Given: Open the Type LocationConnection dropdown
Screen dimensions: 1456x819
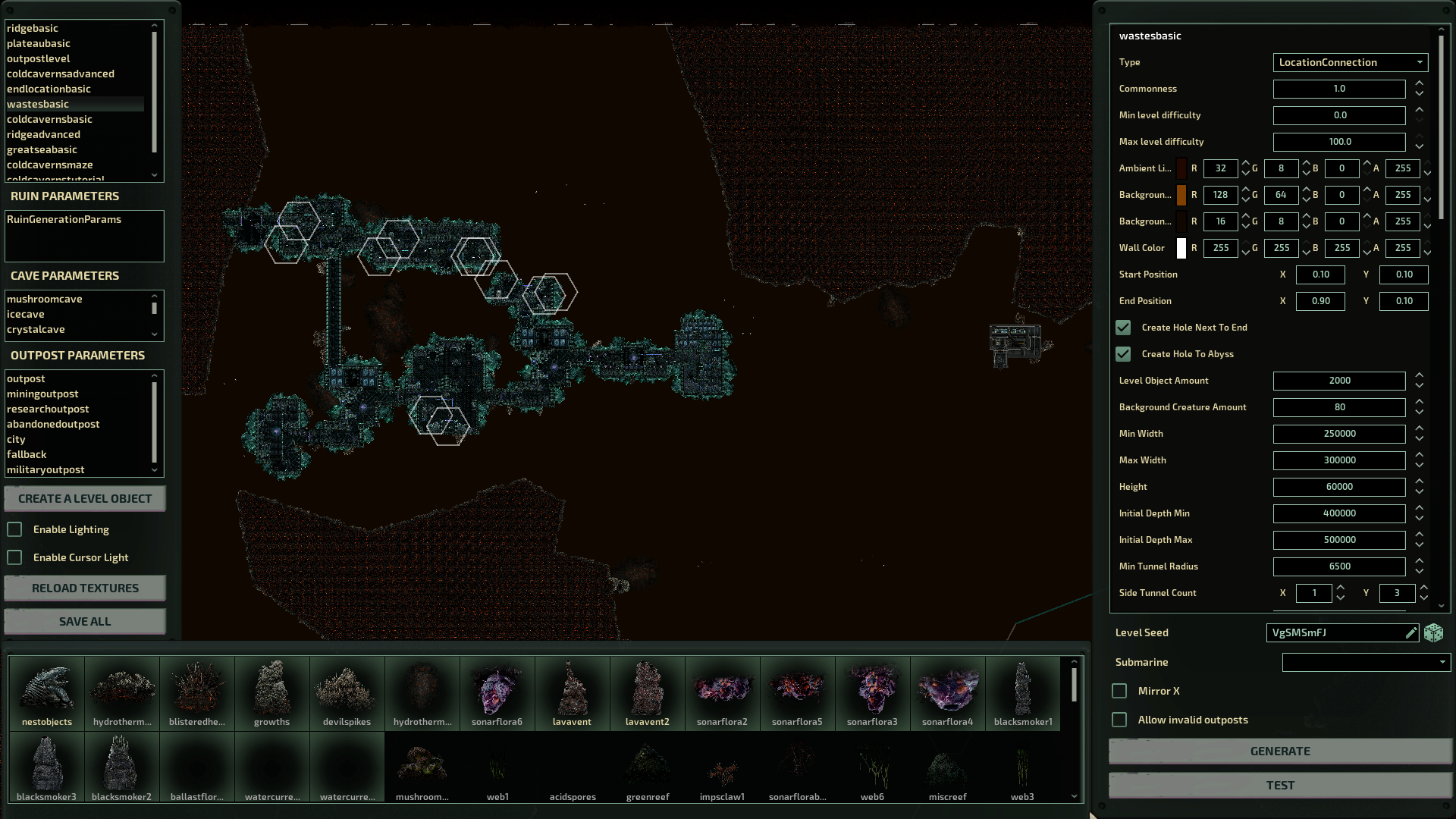Looking at the screenshot, I should click(x=1350, y=62).
